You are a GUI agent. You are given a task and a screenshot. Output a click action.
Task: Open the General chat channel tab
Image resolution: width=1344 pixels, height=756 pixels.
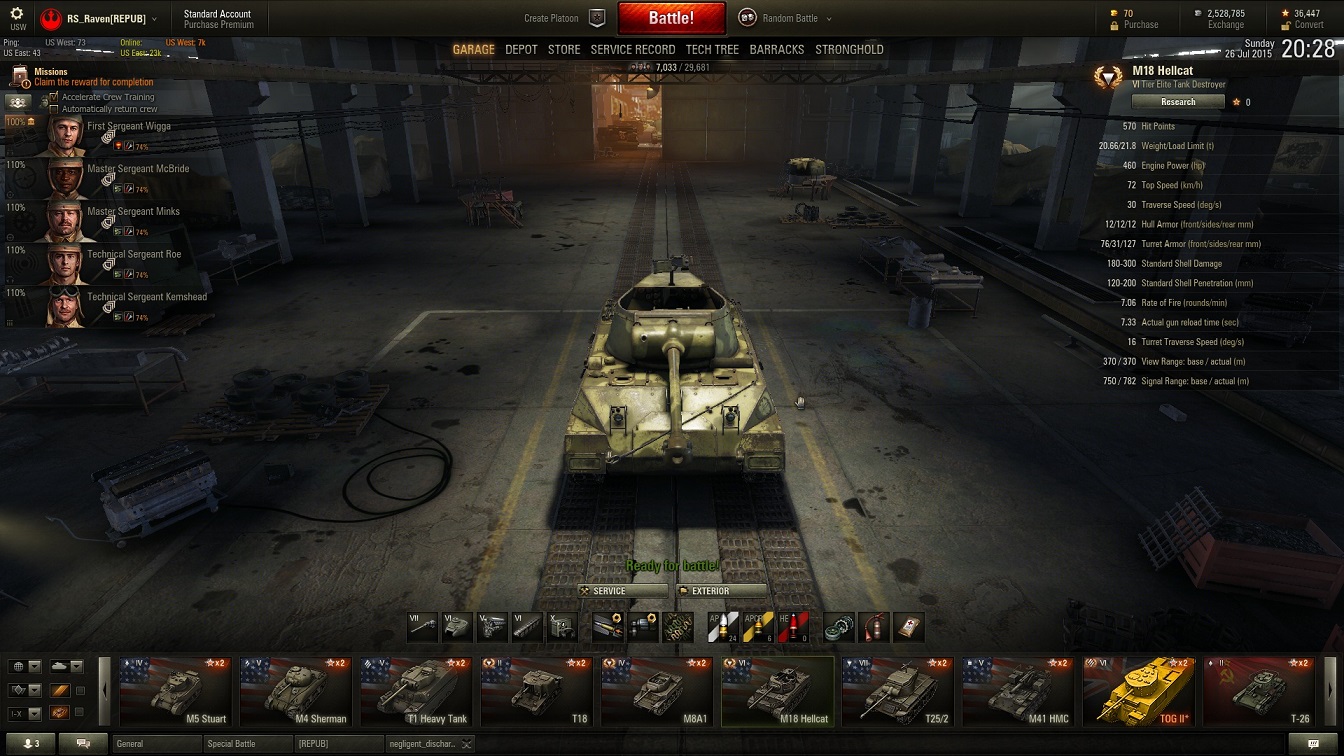tap(155, 744)
